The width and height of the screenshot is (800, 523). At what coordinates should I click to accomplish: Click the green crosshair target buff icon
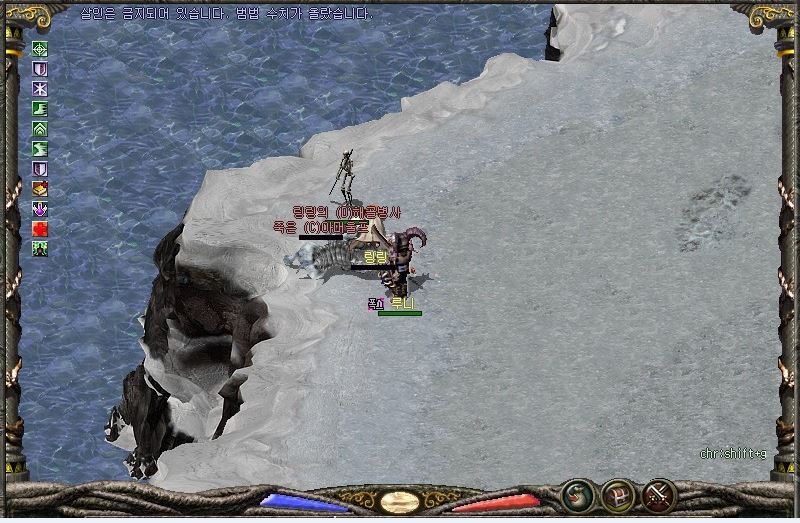(40, 49)
